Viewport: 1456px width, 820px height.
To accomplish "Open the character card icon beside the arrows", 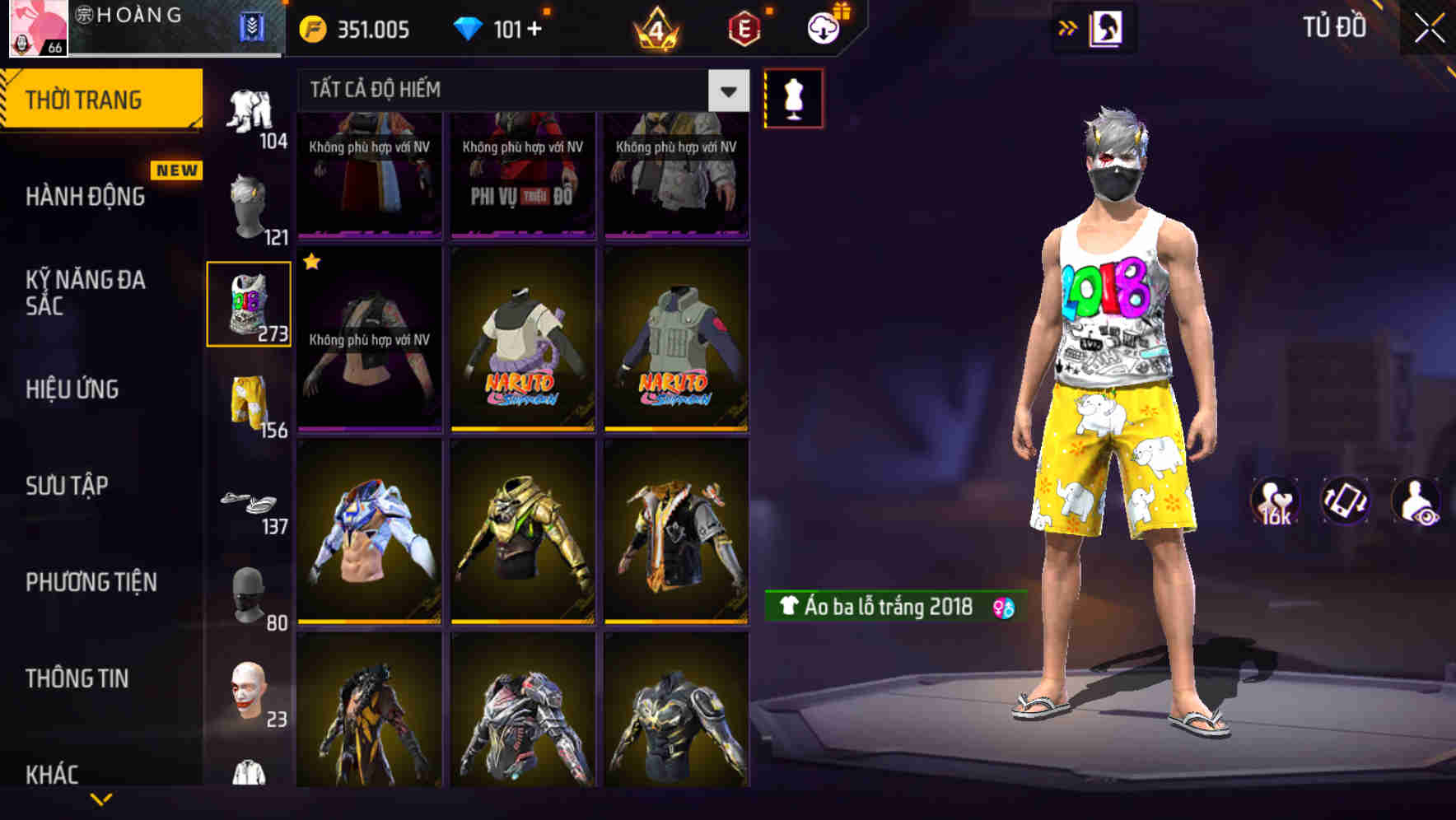I will tap(1107, 27).
